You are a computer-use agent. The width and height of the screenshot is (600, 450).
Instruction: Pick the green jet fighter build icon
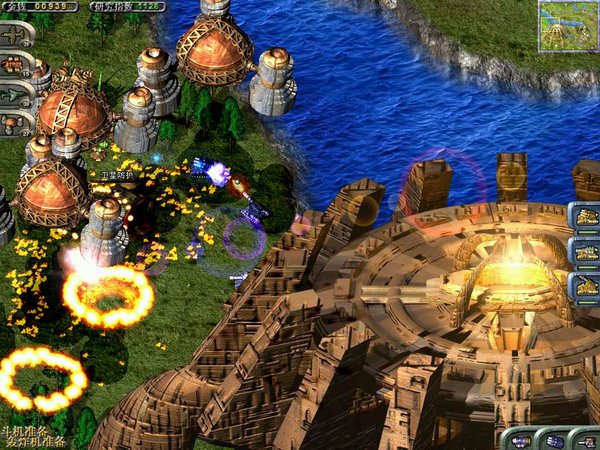[x=14, y=96]
